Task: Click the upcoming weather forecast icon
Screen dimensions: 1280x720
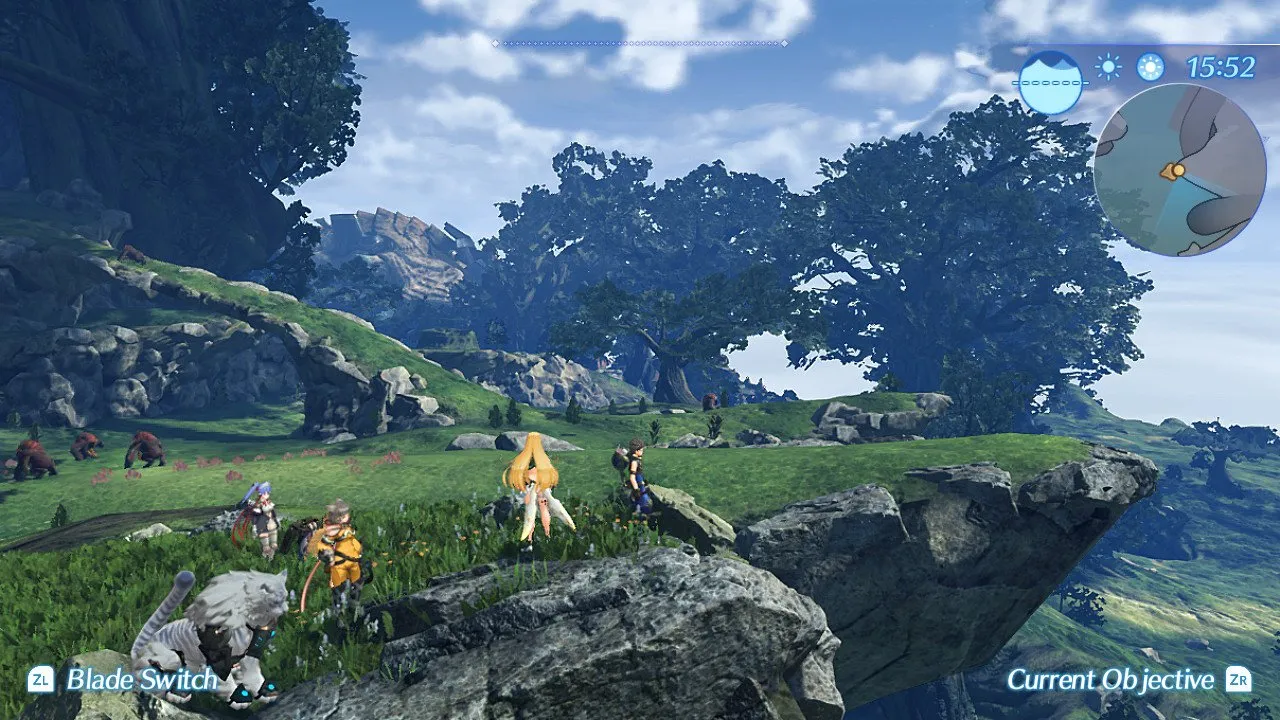Action: click(x=1152, y=69)
